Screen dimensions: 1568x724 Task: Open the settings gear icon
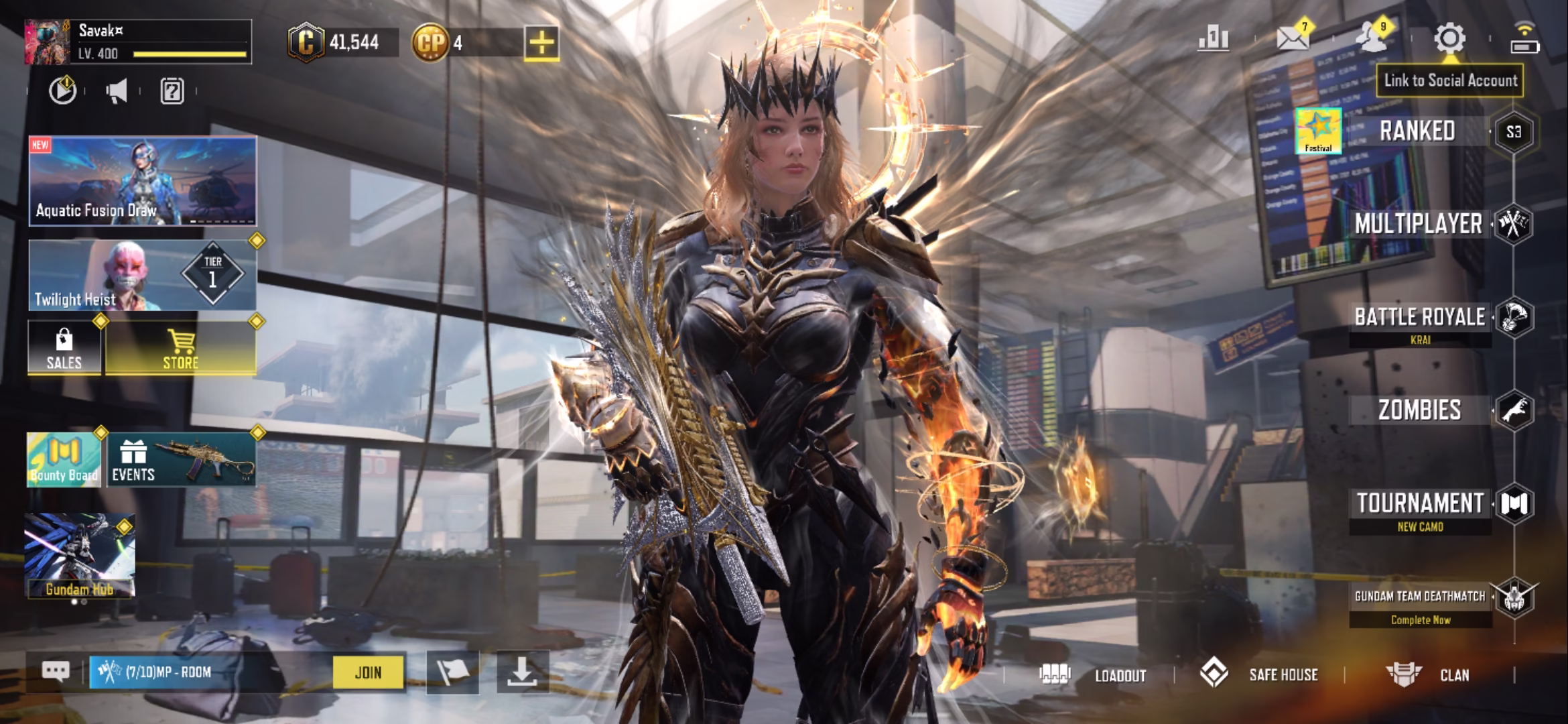point(1449,39)
